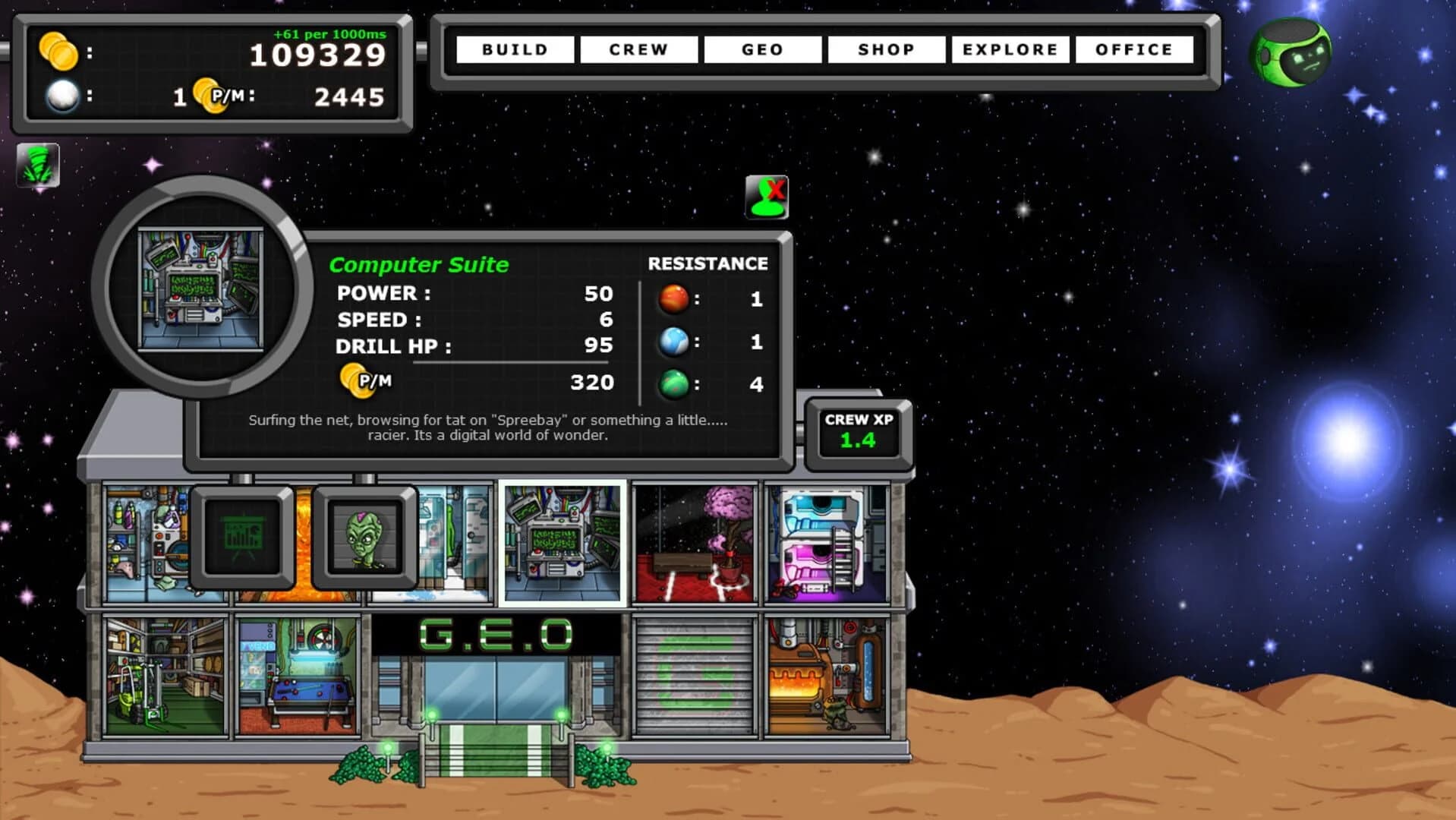
Task: Select the Computer Suite room in the building
Action: click(x=563, y=541)
